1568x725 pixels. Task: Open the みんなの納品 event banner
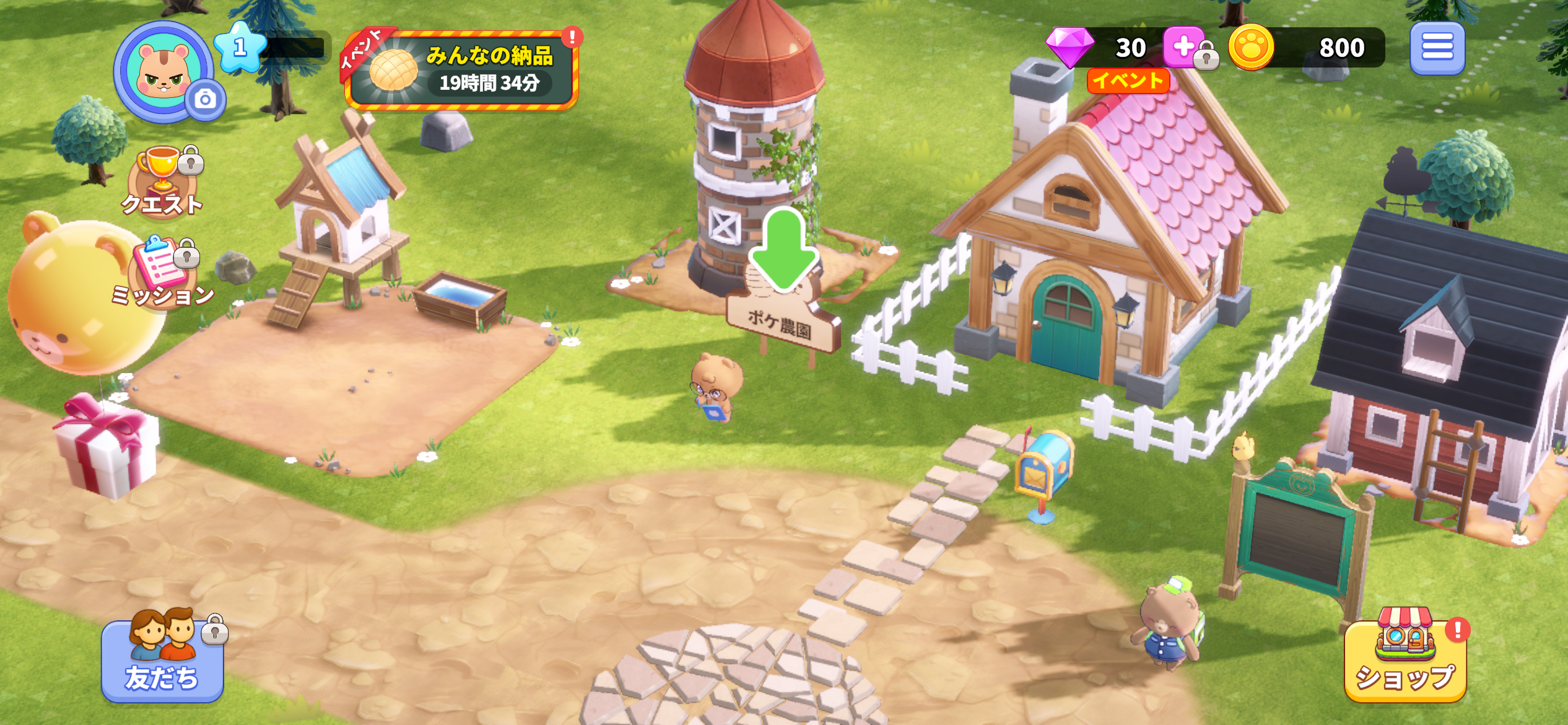[462, 70]
